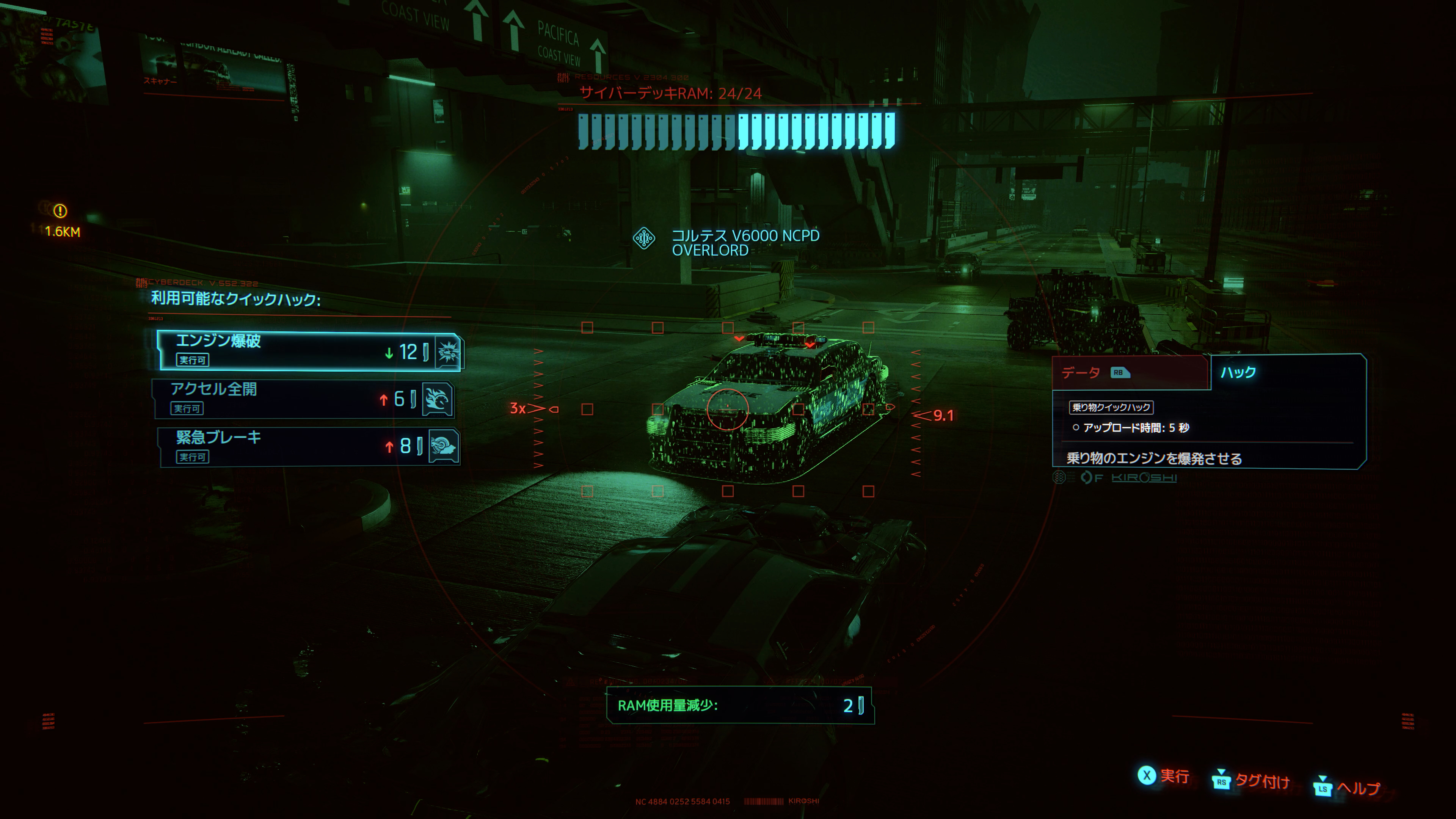Pick the 緊急ブレーキ quickhack

(x=308, y=447)
